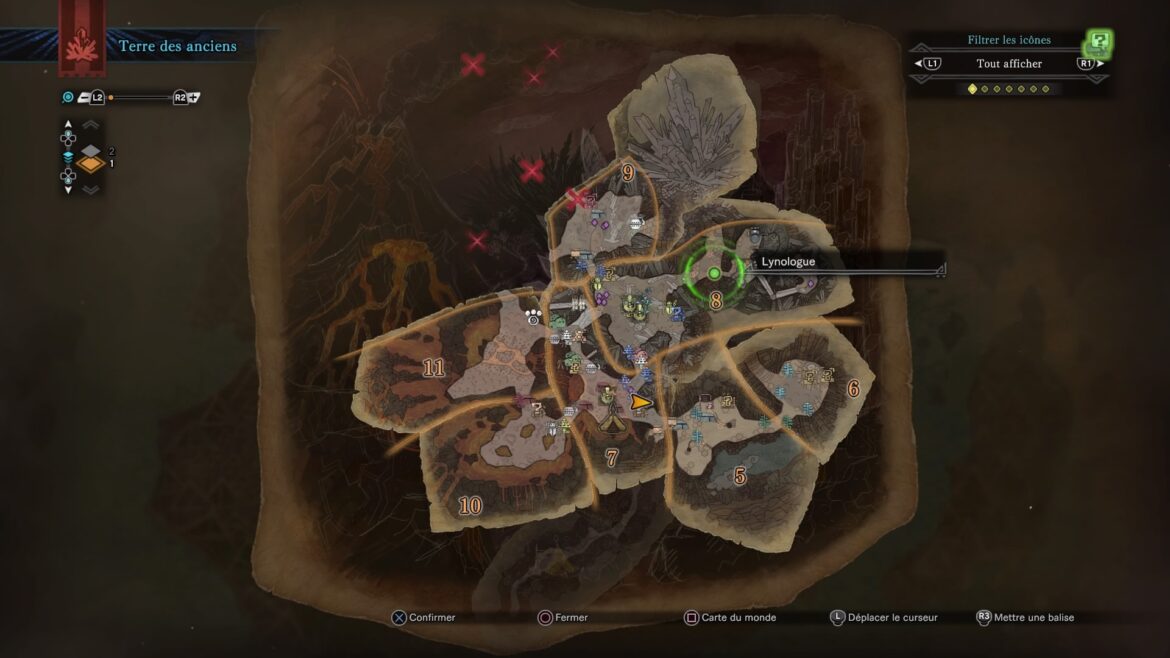
Task: Choose area number 10 on the map
Action: point(469,505)
